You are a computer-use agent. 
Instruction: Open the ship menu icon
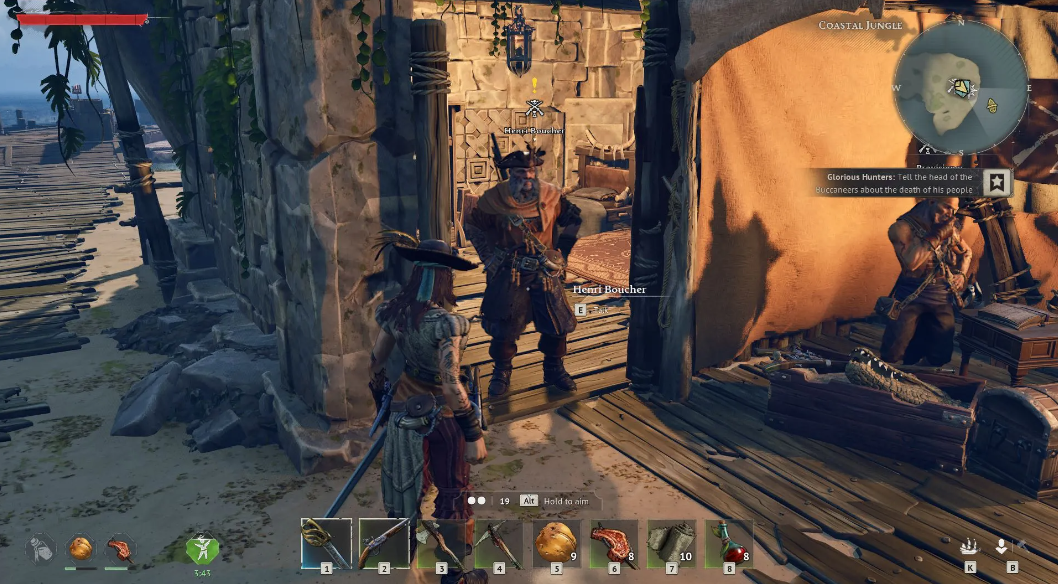pos(969,547)
